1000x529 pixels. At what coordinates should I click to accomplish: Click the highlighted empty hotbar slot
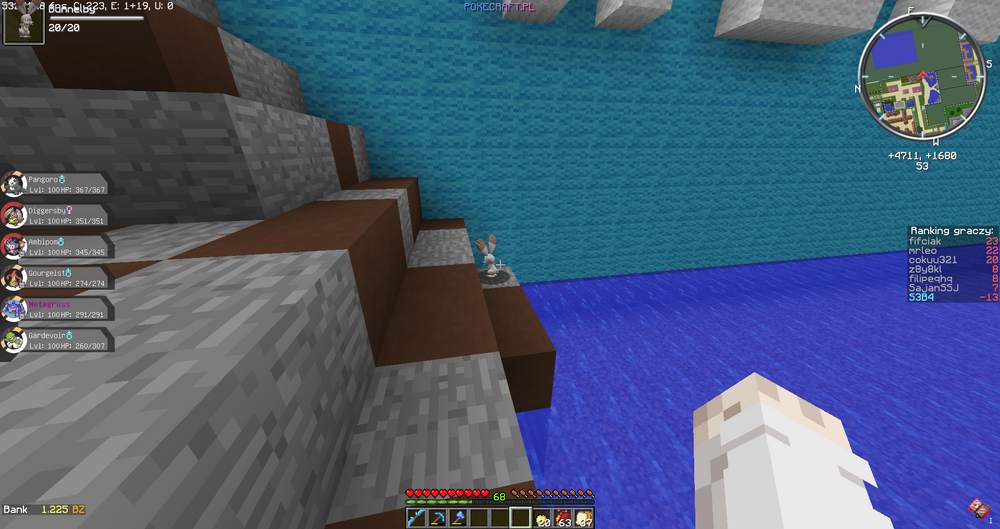click(520, 518)
